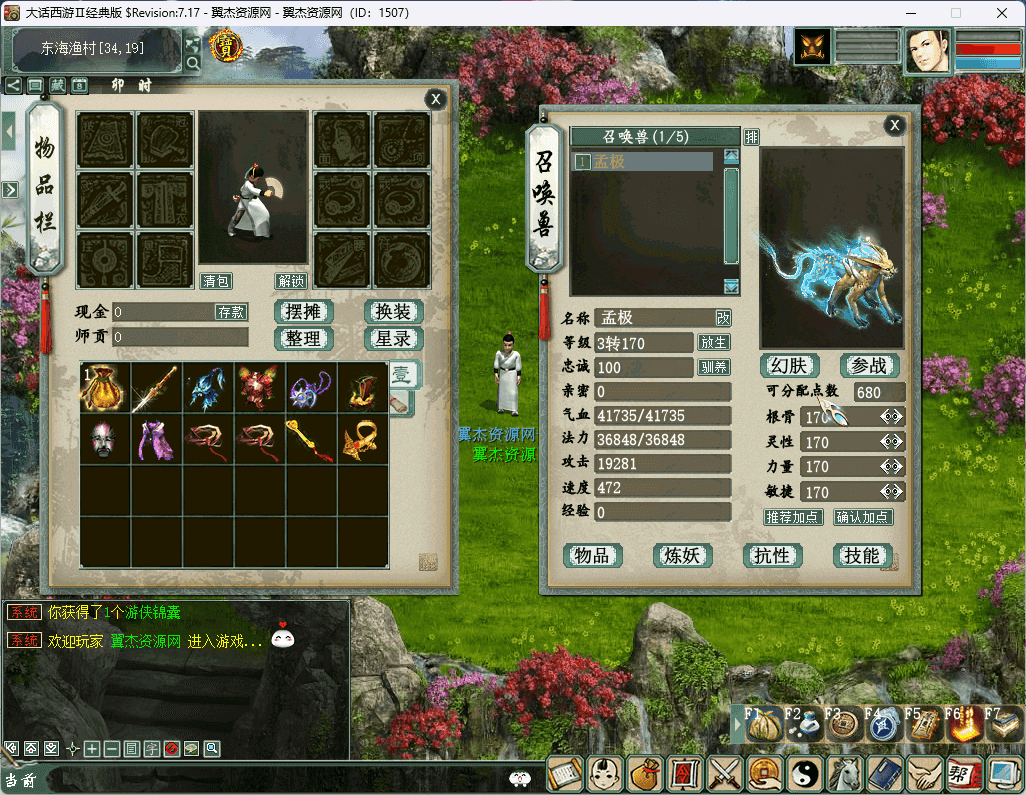
Task: Sort items with the 整理 button
Action: 303,339
